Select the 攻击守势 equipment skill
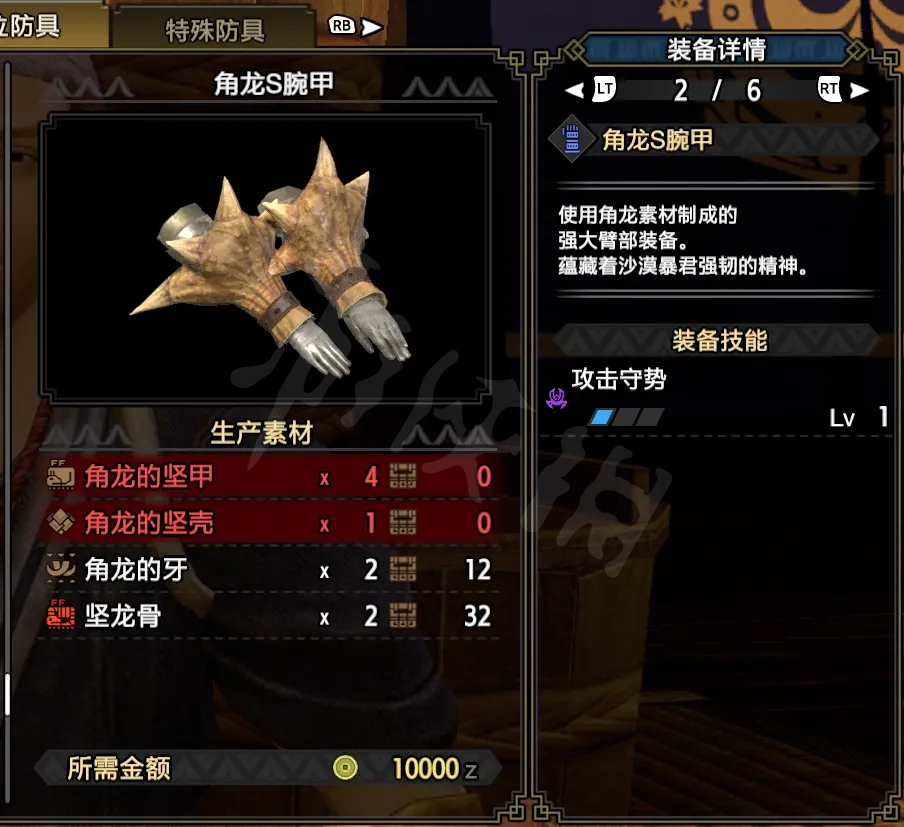 (618, 380)
